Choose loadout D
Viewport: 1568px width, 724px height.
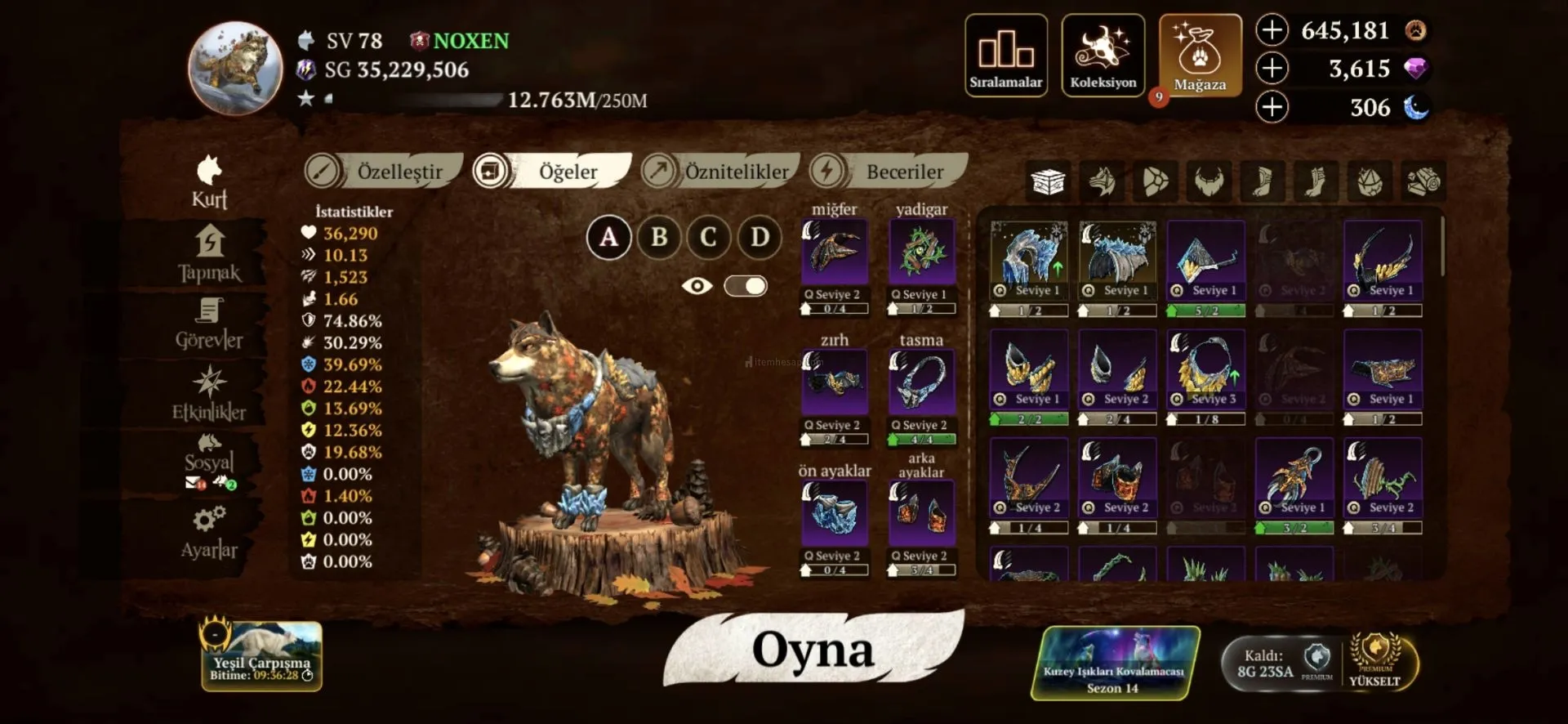[759, 238]
